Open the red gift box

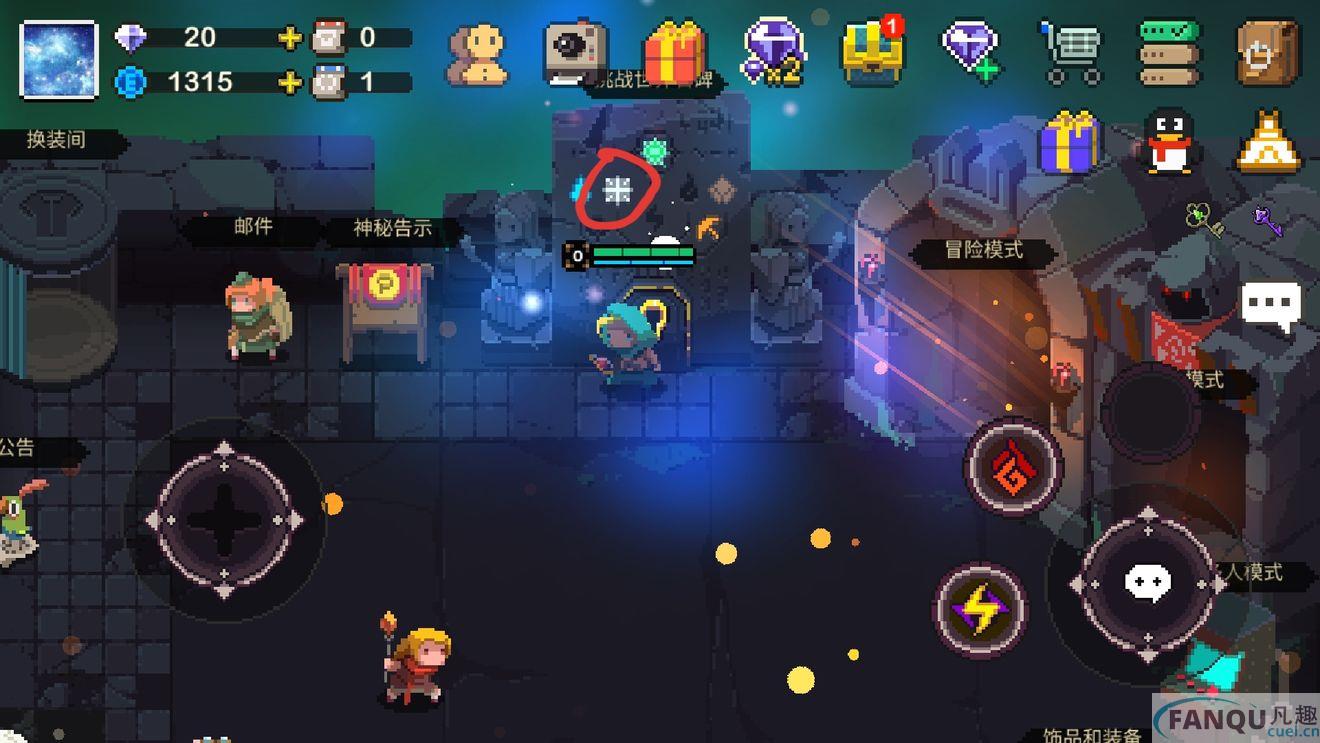pyautogui.click(x=675, y=51)
